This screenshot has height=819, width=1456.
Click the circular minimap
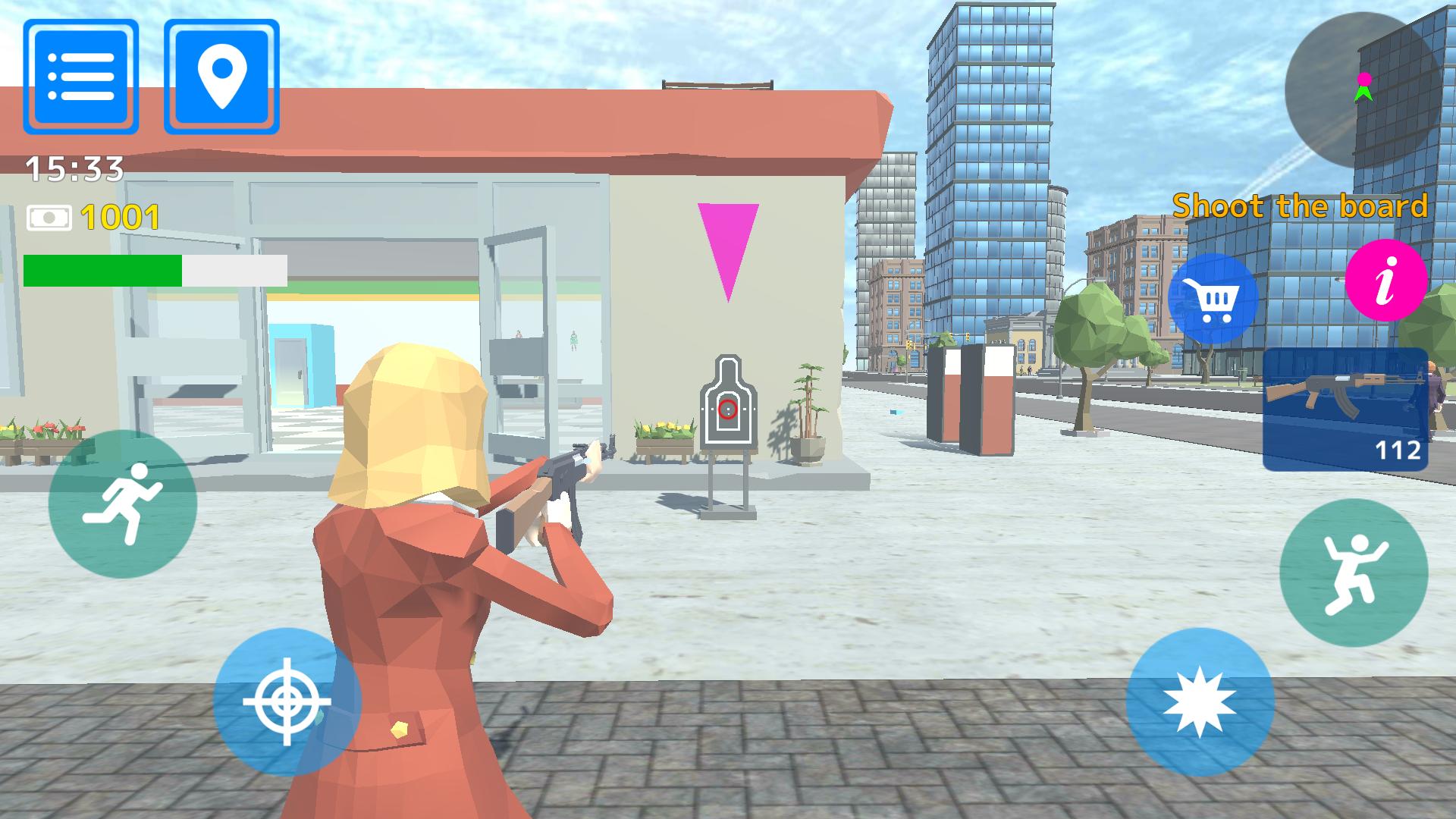point(1362,89)
